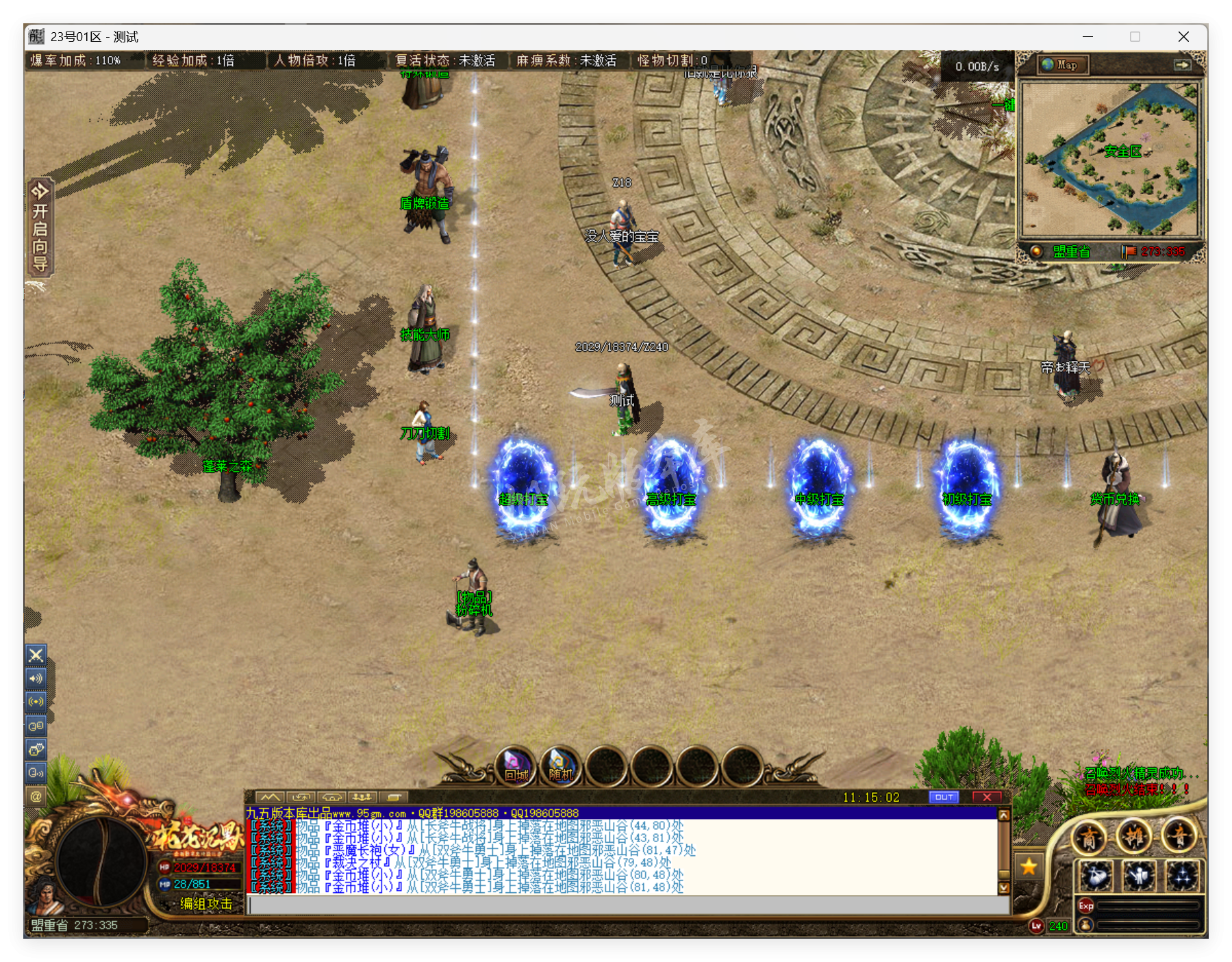Select the crossed-swords icon atop the left sidebar

tap(36, 655)
